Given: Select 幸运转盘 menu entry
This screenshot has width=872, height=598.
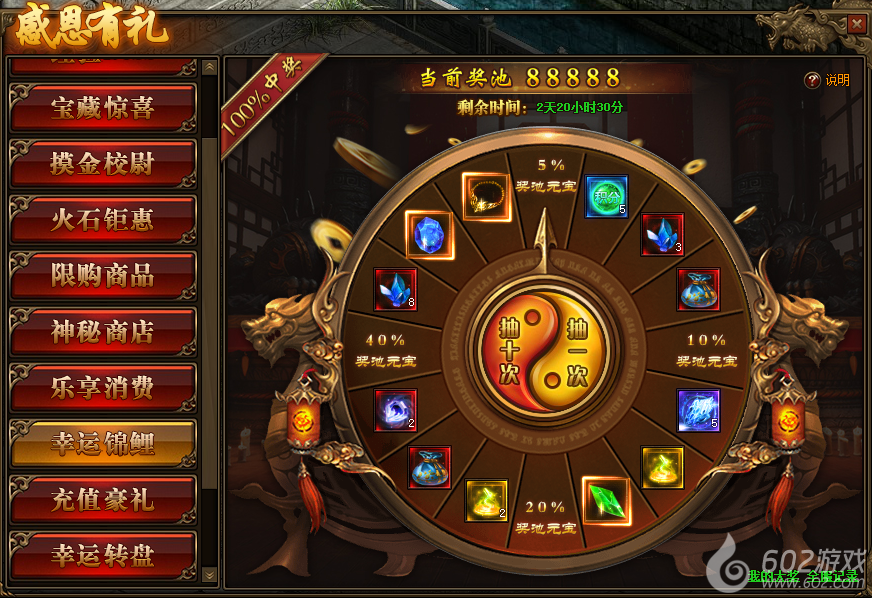Looking at the screenshot, I should coord(102,555).
